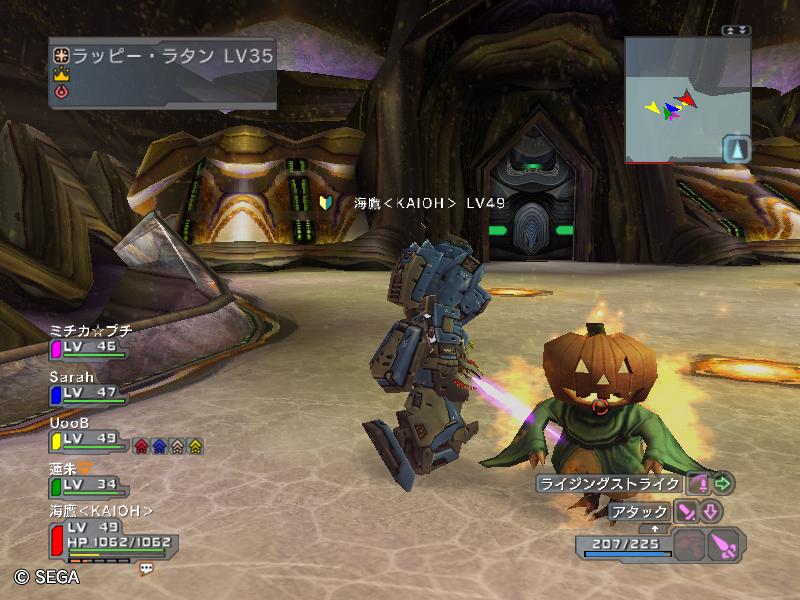Click the pink sword attack icon
Viewport: 800px width, 600px height.
687,512
